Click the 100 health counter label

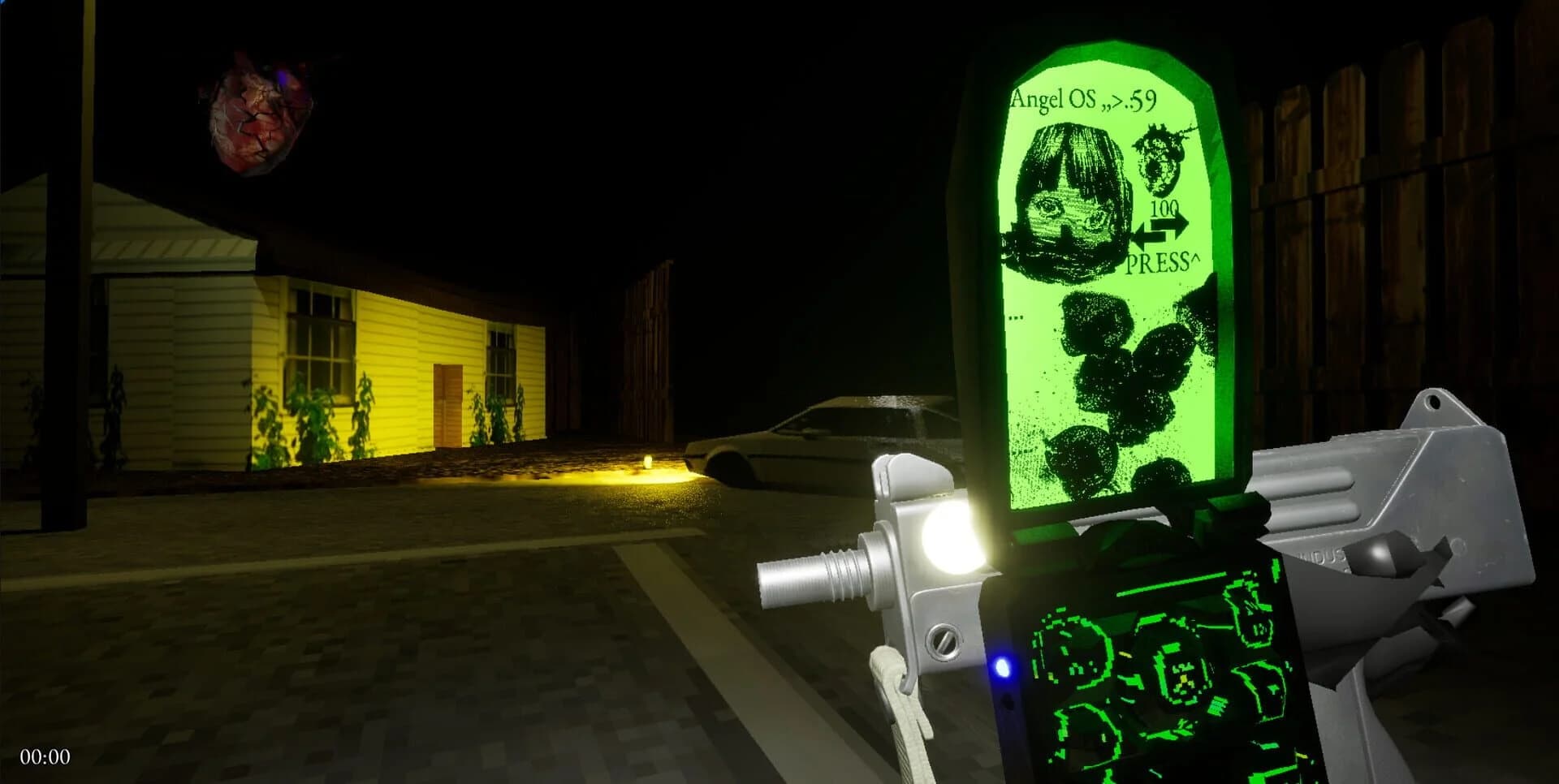coord(1164,208)
